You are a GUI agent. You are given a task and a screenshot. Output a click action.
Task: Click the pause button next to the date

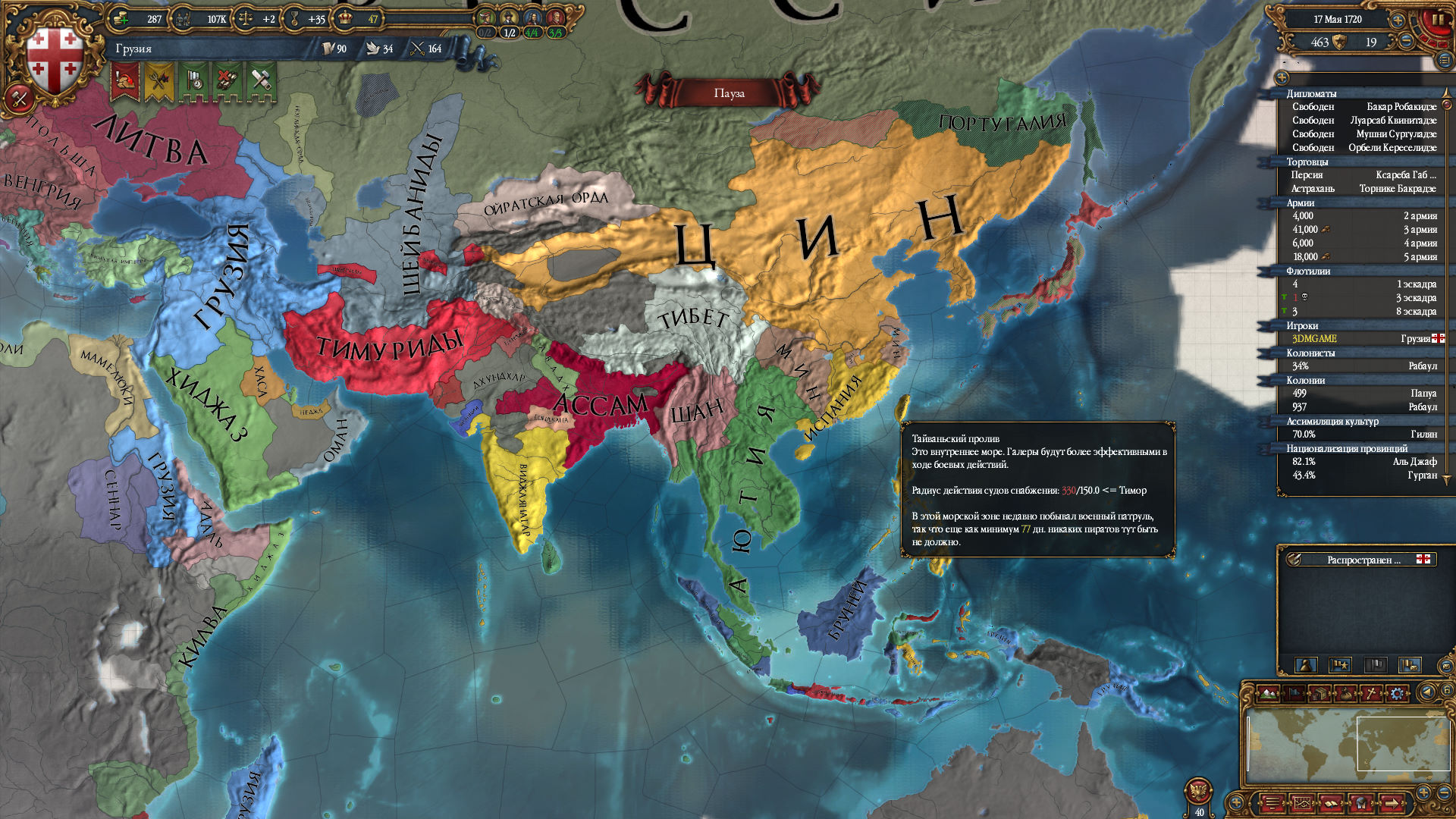[1437, 19]
